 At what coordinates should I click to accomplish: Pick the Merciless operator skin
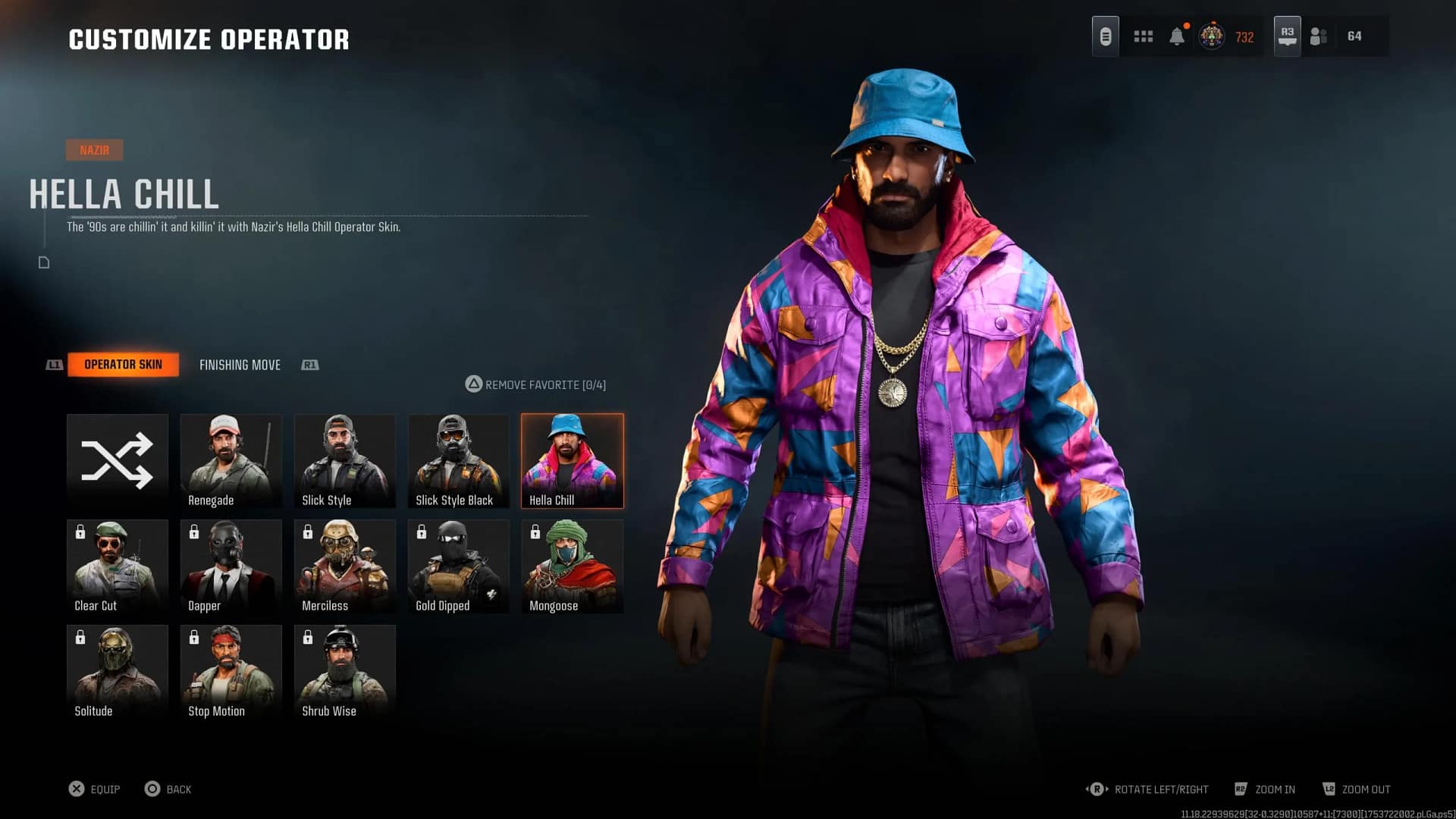[344, 566]
